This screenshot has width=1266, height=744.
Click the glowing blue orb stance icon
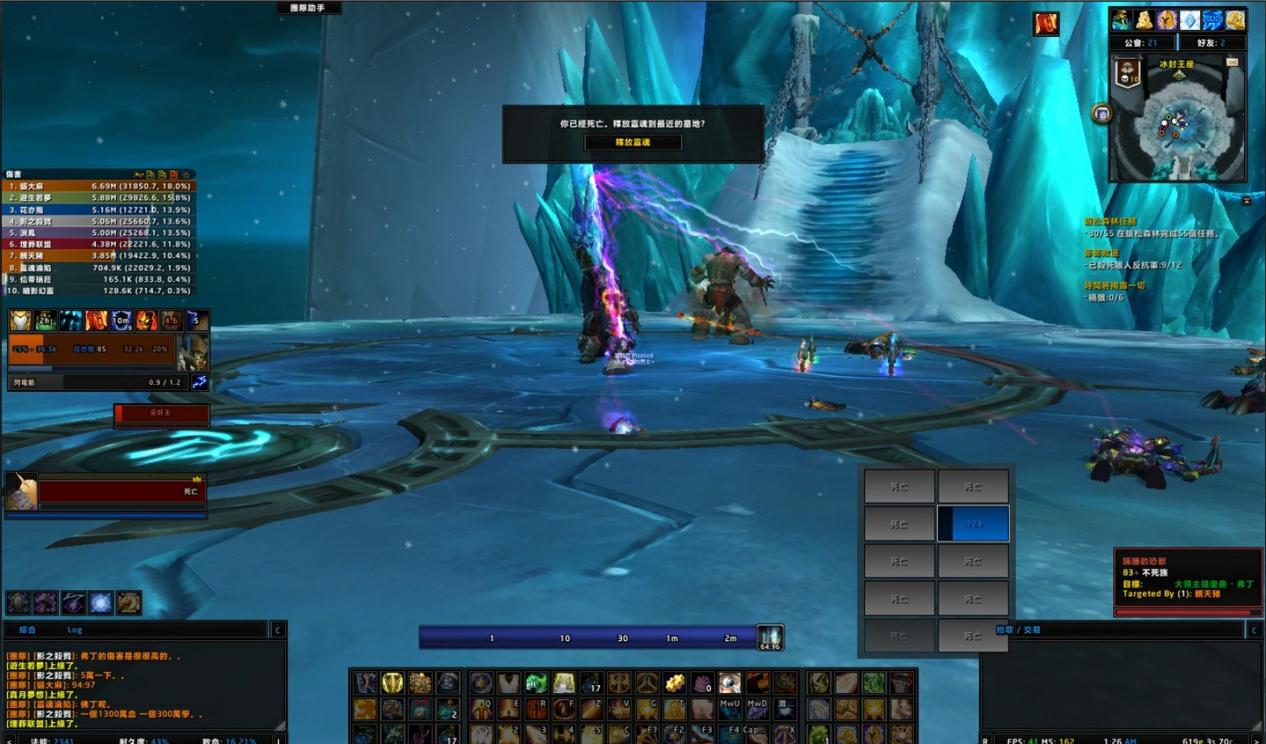point(101,602)
